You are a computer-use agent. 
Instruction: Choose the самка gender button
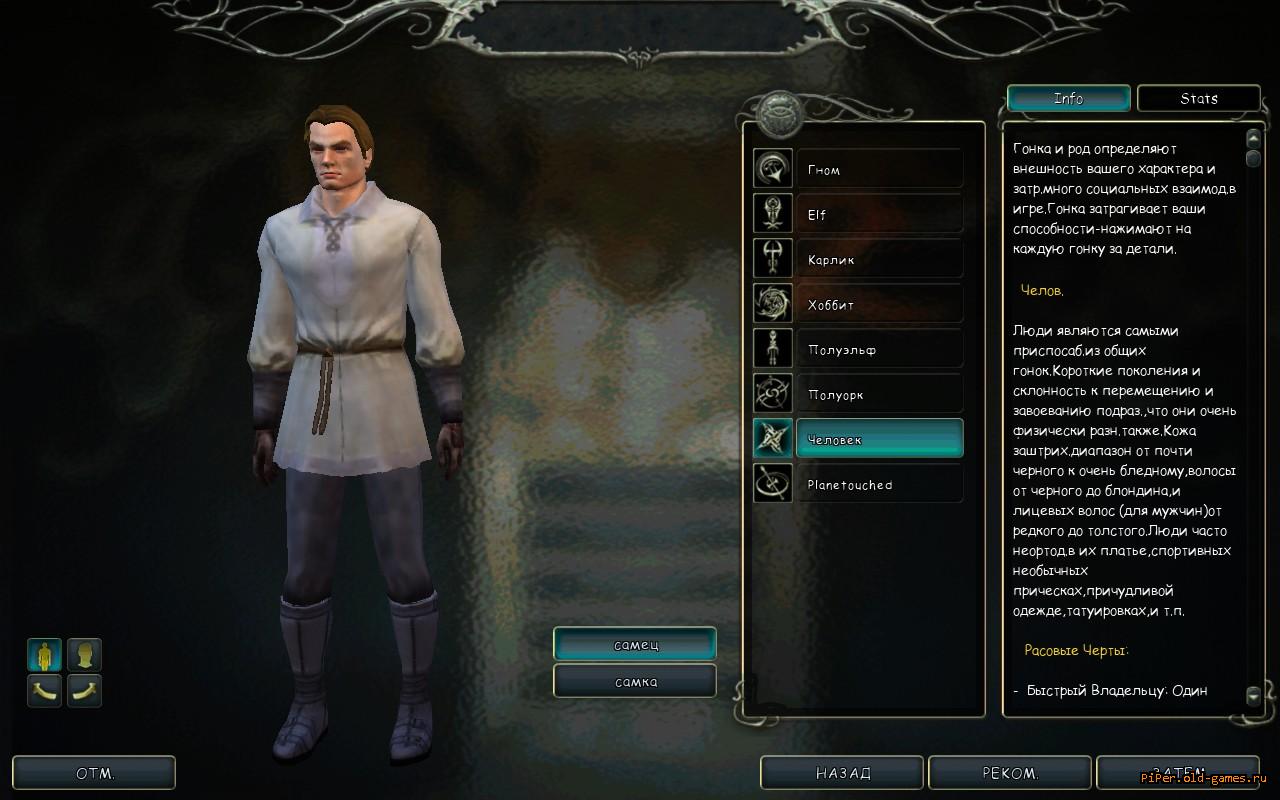635,681
